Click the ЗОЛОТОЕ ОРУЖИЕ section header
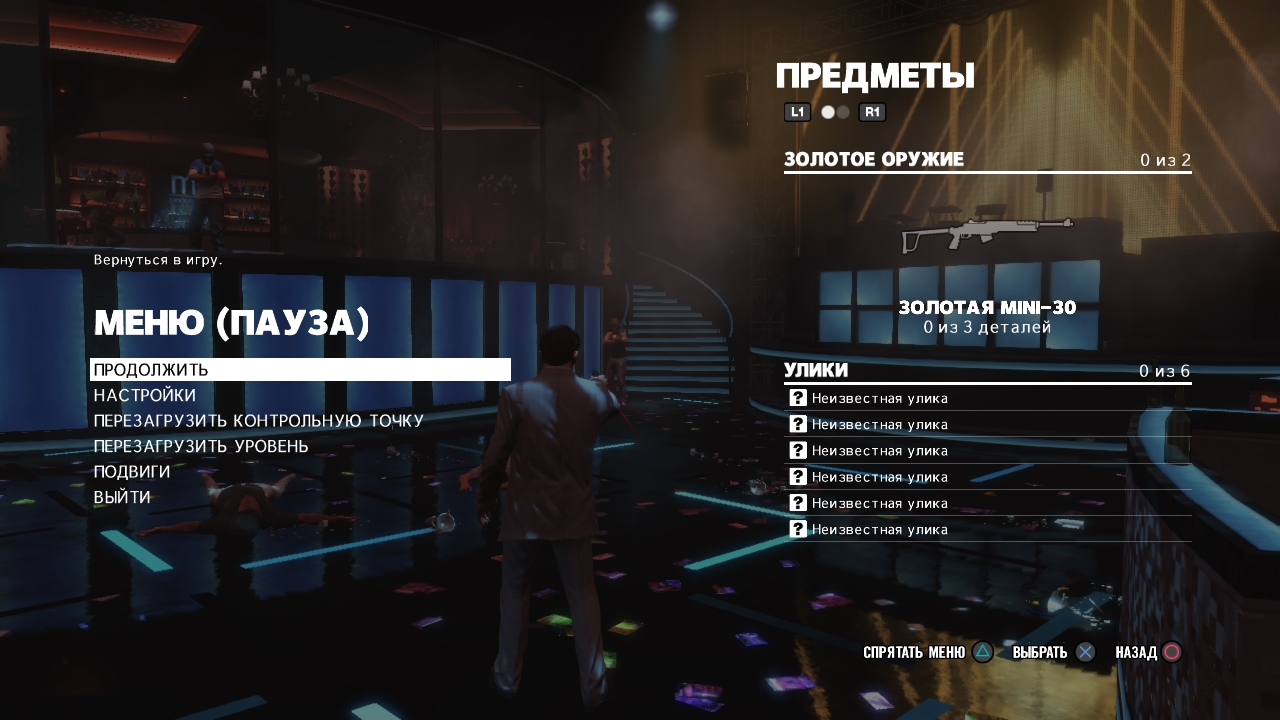This screenshot has height=720, width=1280. click(874, 160)
